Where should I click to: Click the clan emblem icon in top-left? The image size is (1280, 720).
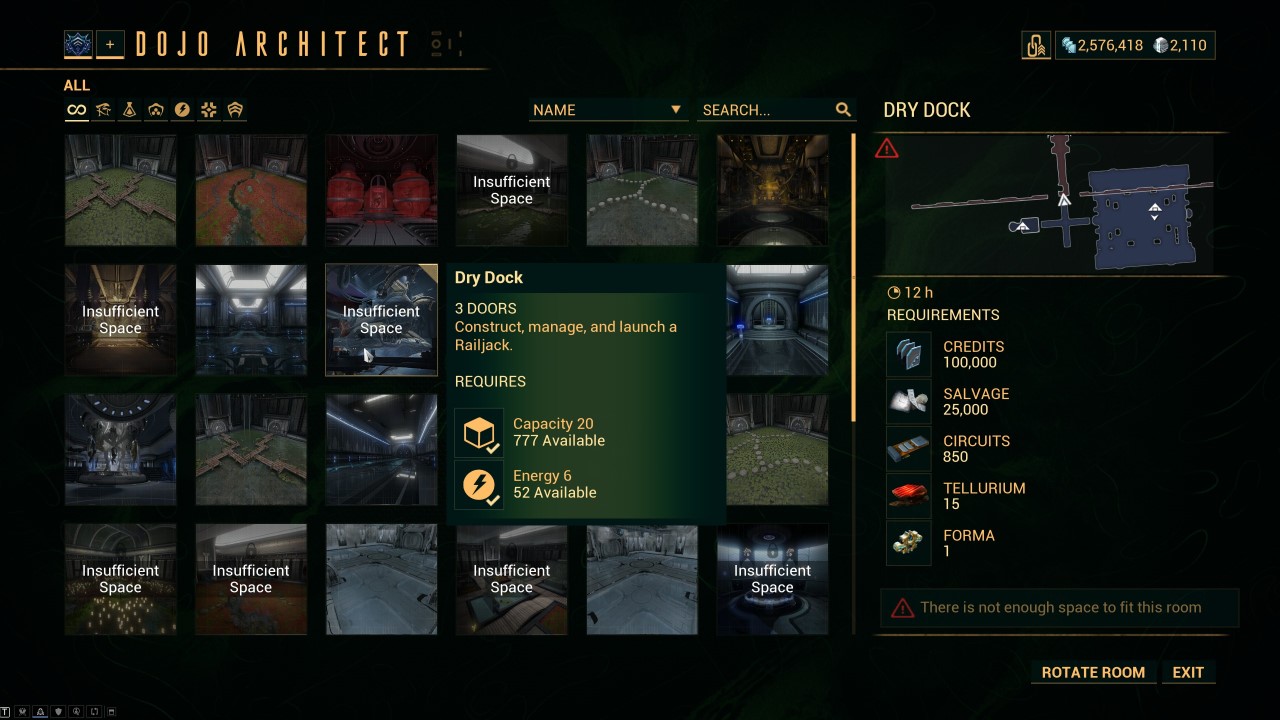78,43
